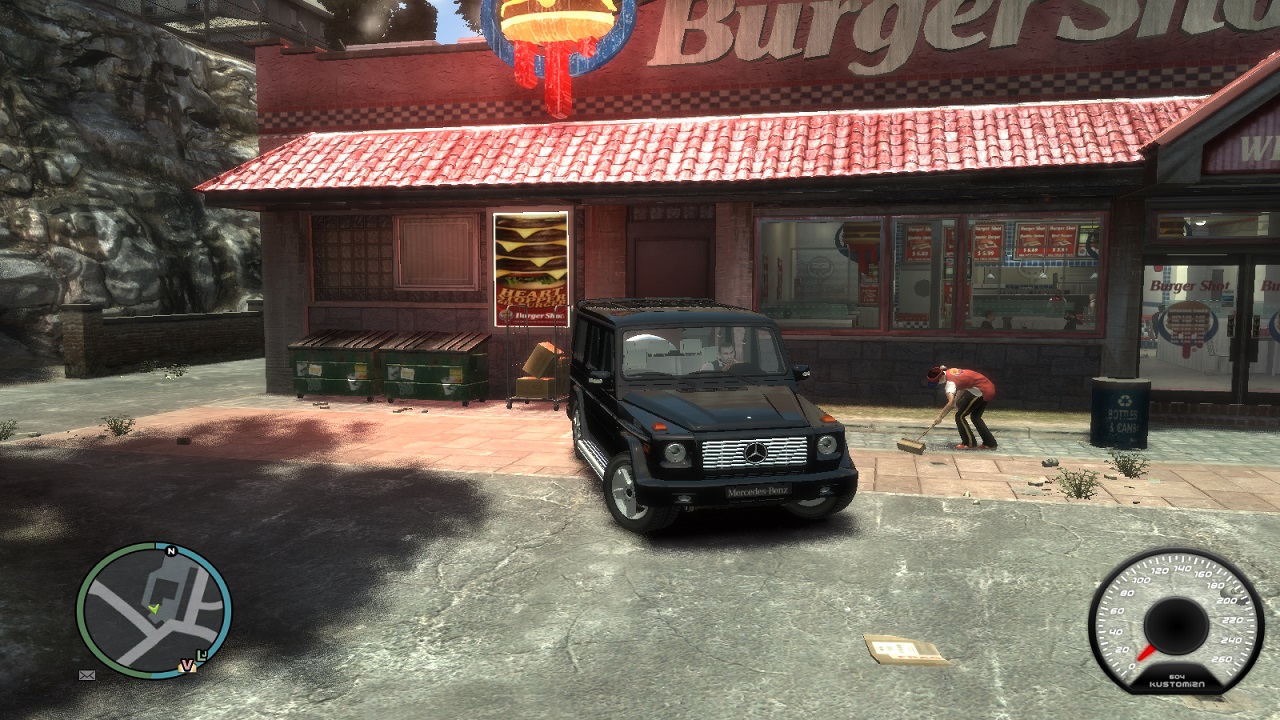Click the N compass marker on radar

click(x=171, y=551)
